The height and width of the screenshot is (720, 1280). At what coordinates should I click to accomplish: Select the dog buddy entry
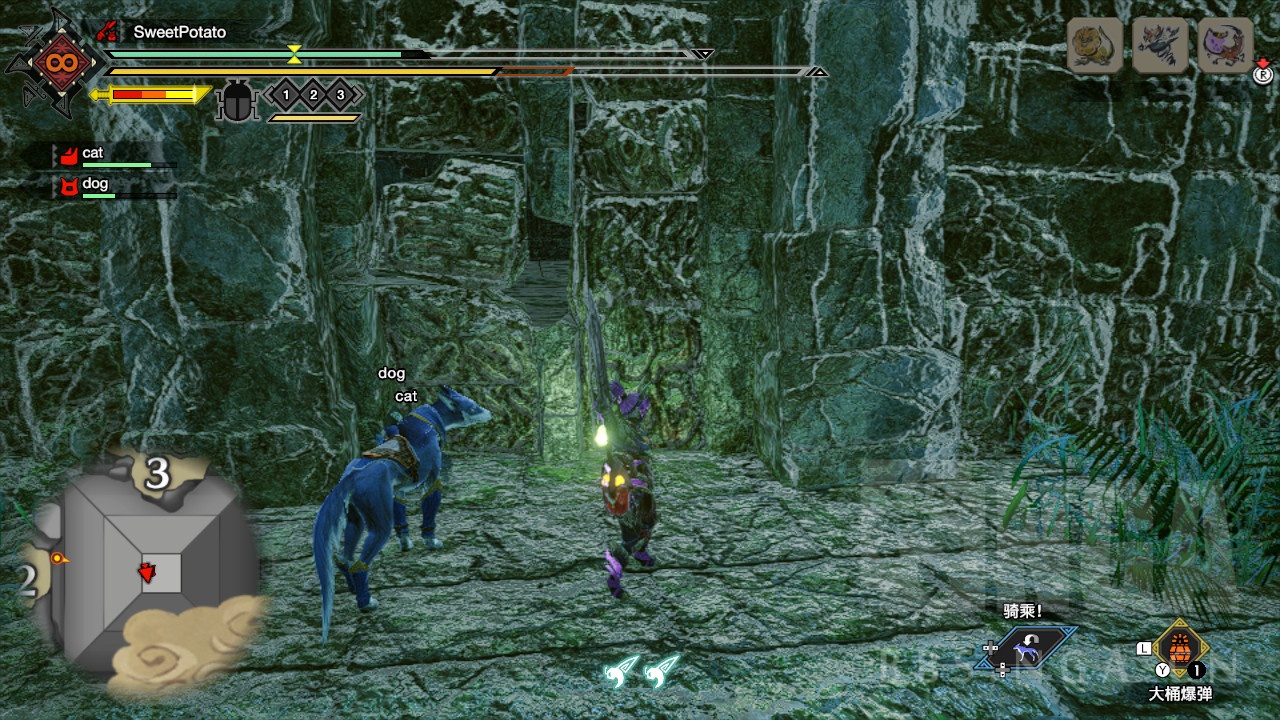coord(94,184)
